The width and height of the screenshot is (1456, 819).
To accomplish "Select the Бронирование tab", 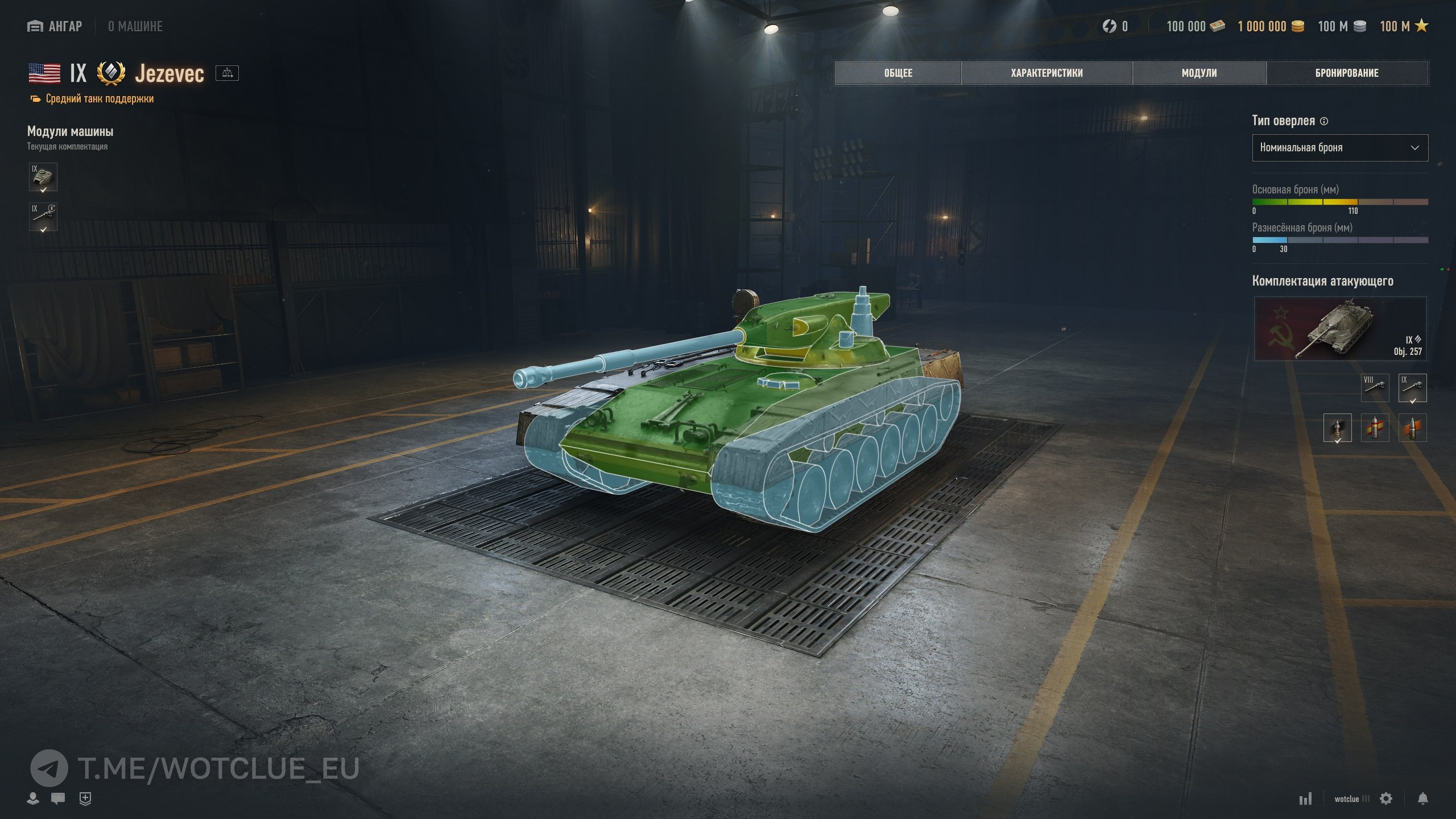I will (1347, 73).
